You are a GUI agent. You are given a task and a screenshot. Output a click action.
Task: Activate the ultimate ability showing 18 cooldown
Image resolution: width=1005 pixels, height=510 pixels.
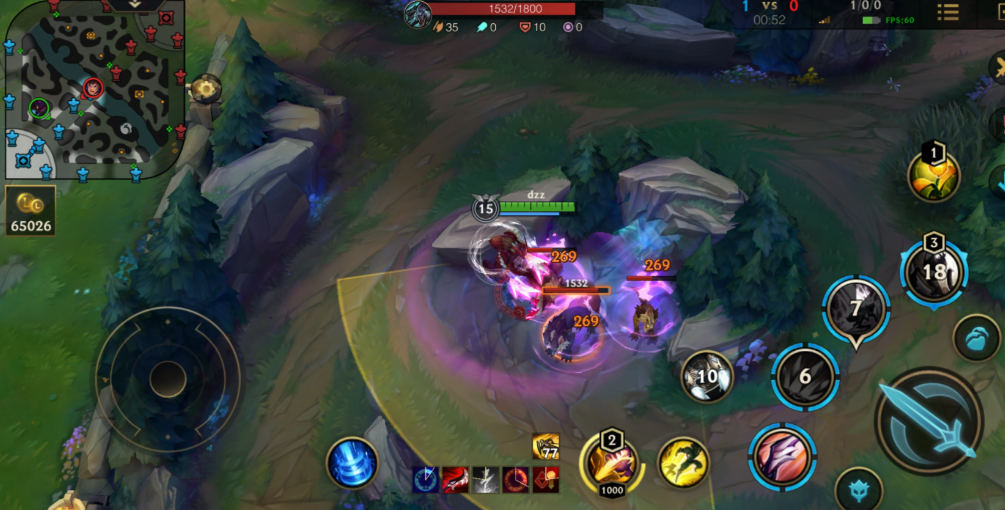pyautogui.click(x=933, y=271)
